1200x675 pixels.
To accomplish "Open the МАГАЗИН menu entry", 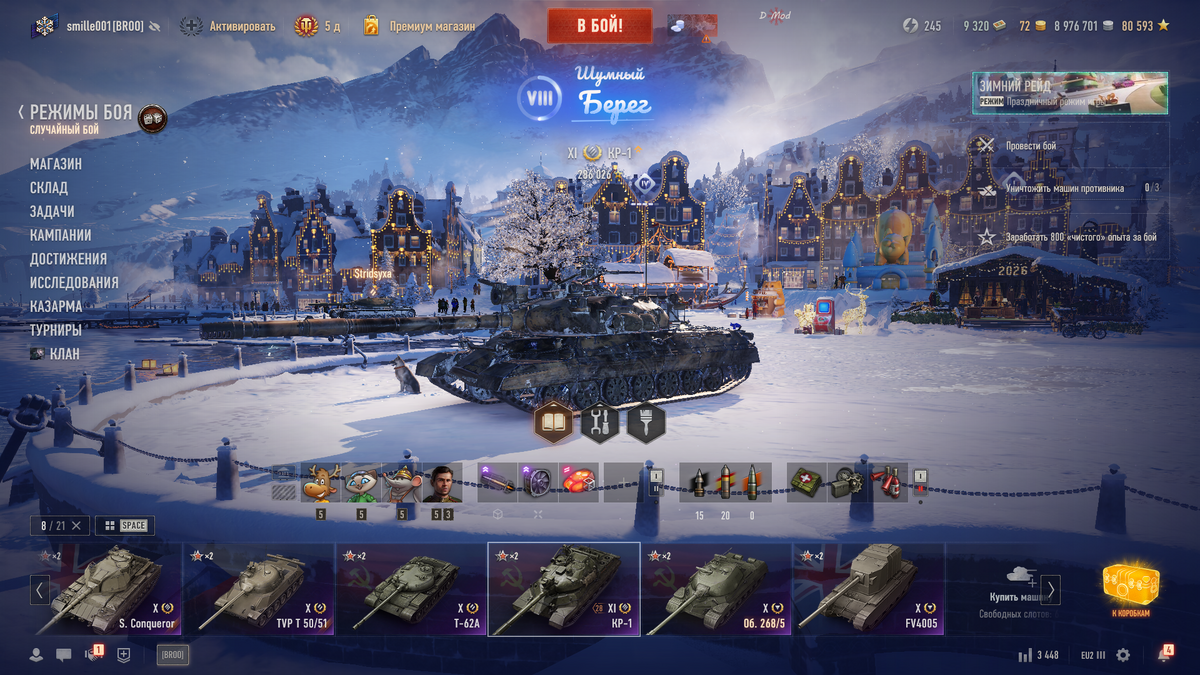I will 56,164.
